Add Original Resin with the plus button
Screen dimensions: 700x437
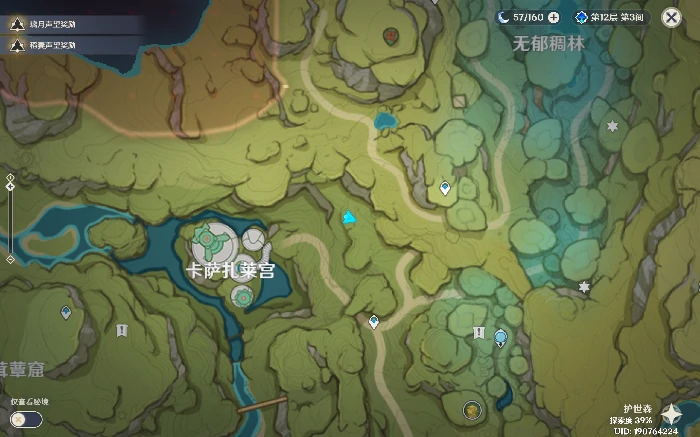(x=553, y=17)
